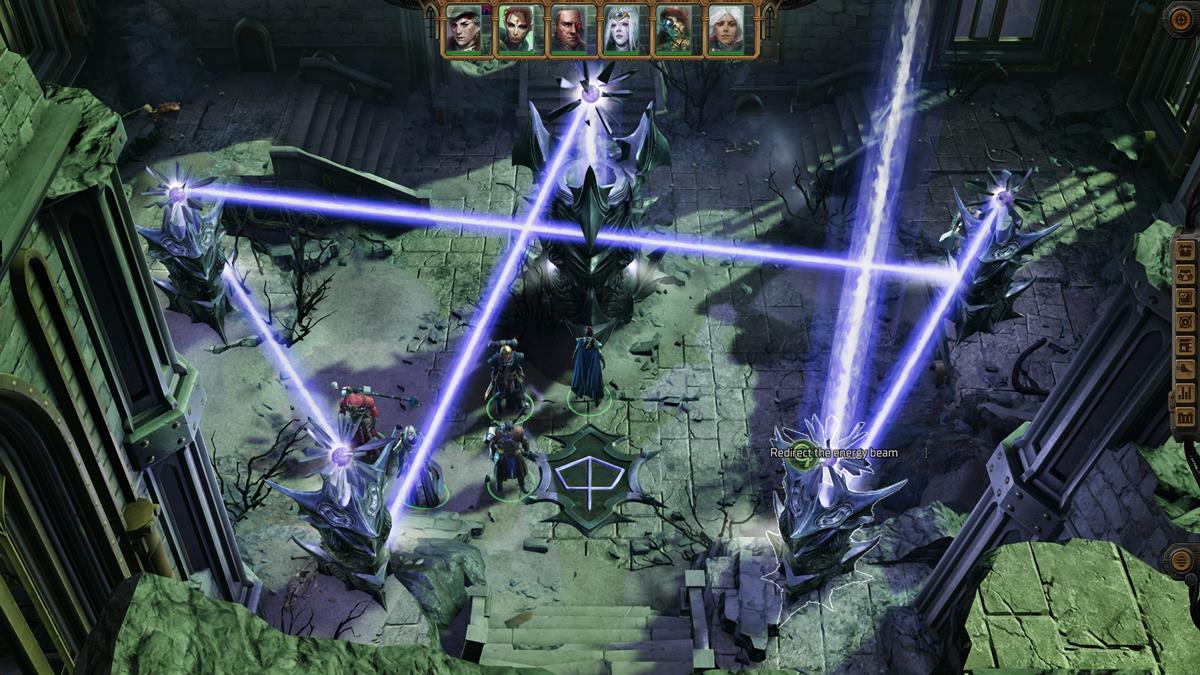Select the pale crowned woman portrait

[623, 28]
